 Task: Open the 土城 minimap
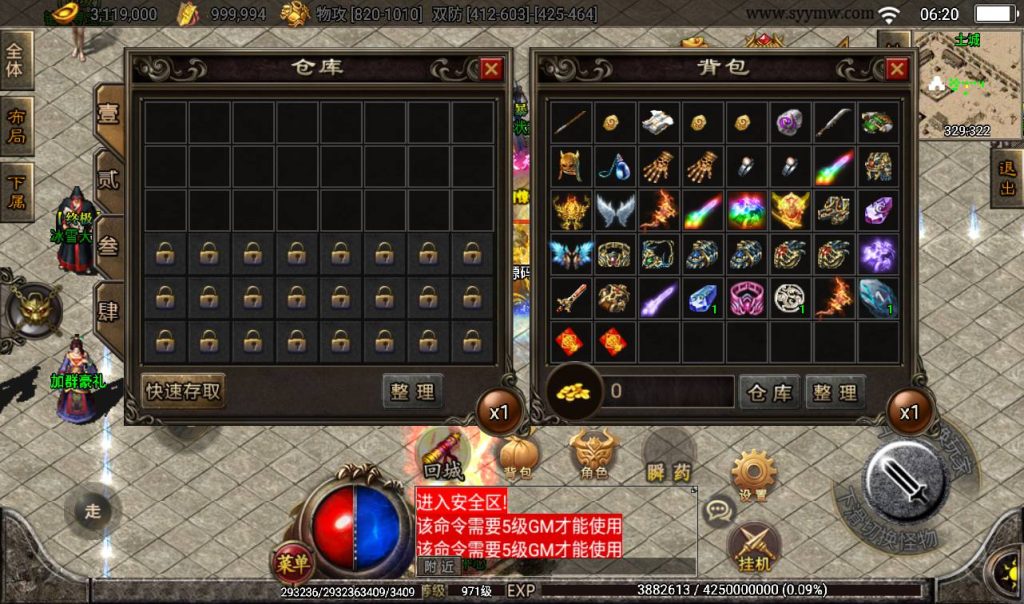coord(965,85)
